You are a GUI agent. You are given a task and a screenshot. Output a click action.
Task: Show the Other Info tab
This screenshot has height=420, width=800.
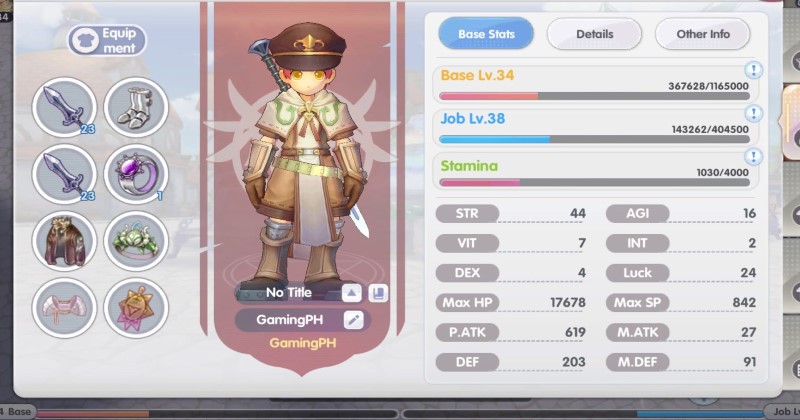click(702, 34)
